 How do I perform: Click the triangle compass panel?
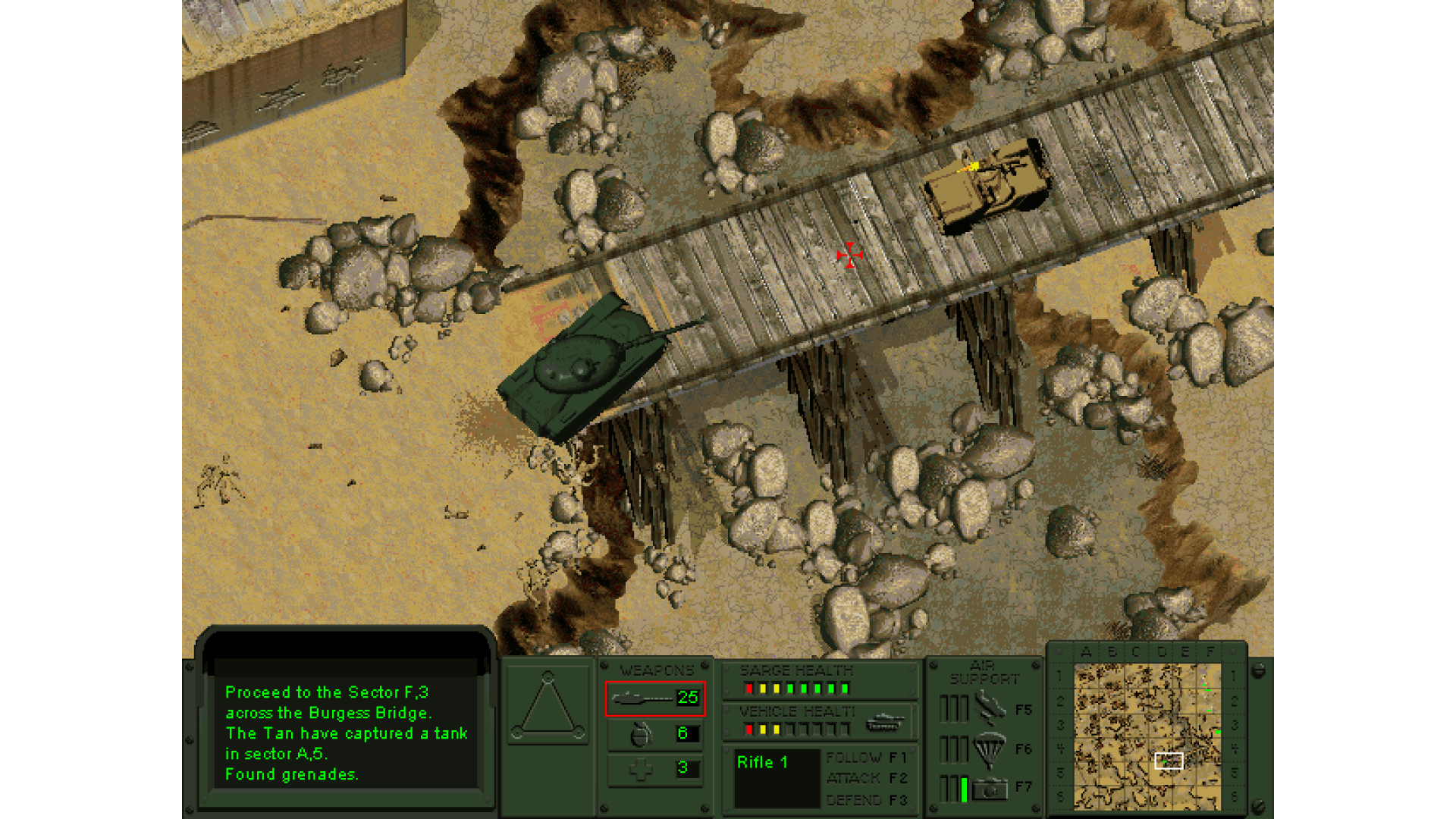point(548,705)
